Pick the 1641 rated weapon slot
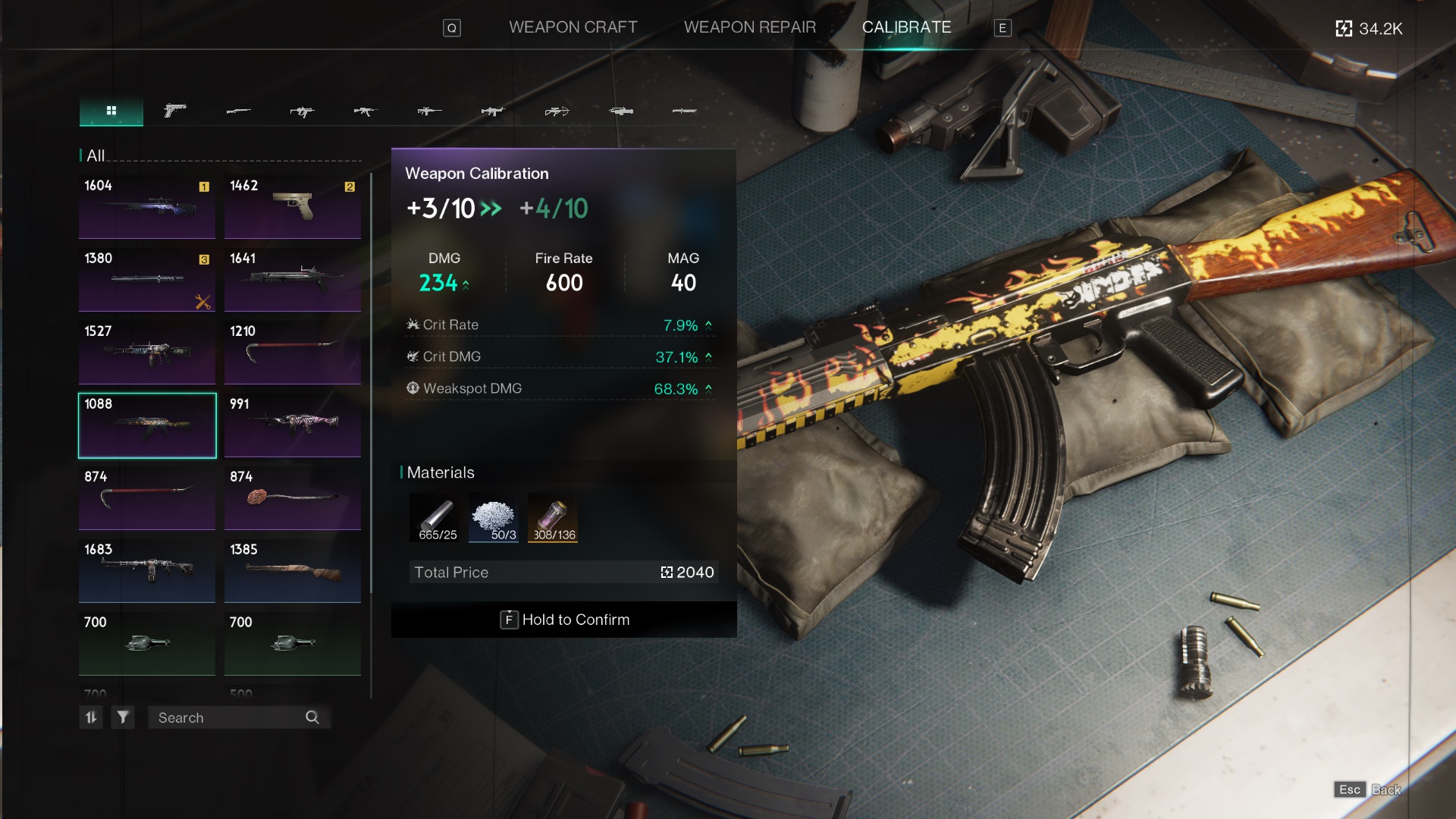The width and height of the screenshot is (1456, 819). (x=293, y=280)
